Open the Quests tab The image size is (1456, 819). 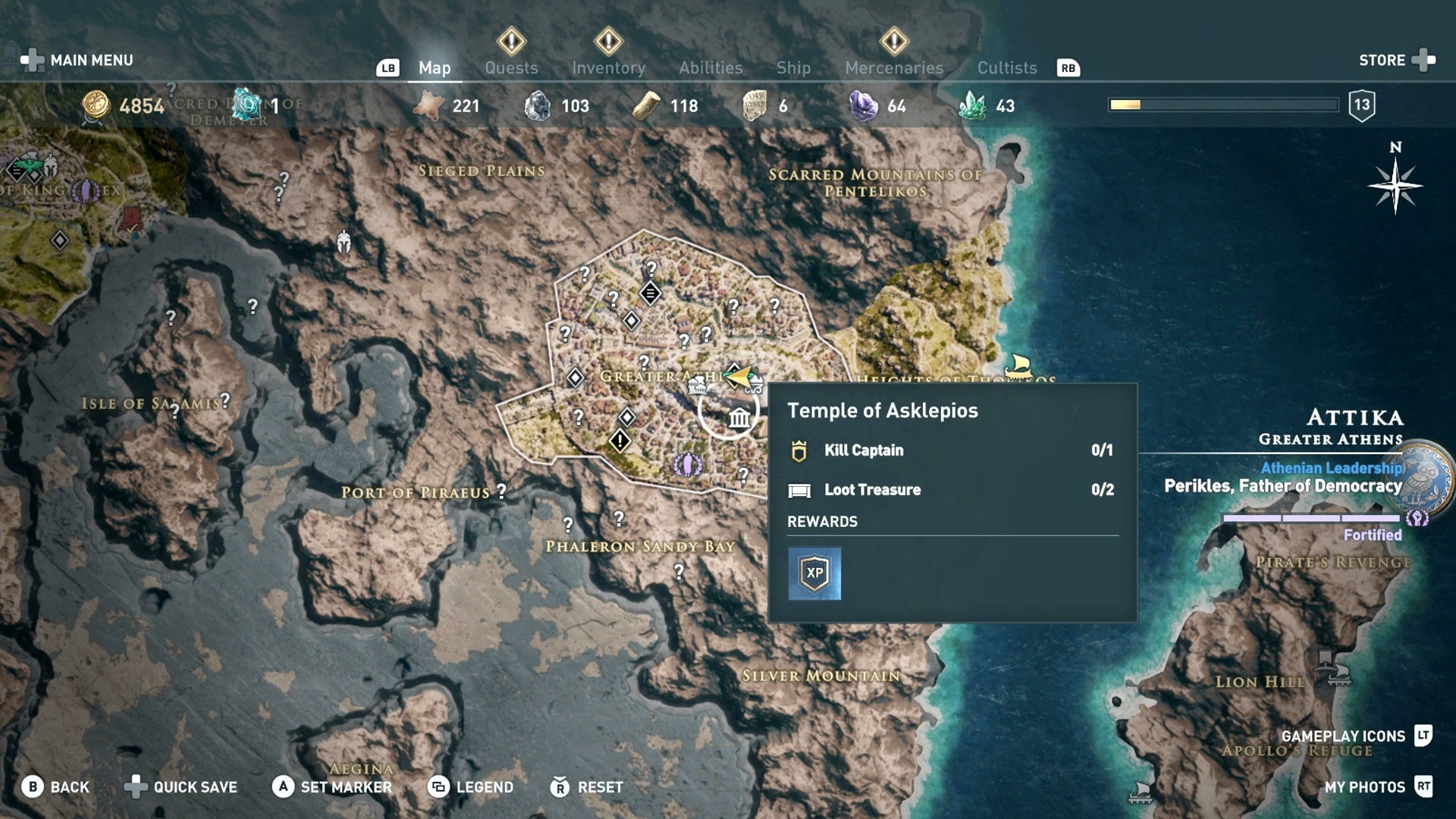pyautogui.click(x=511, y=67)
